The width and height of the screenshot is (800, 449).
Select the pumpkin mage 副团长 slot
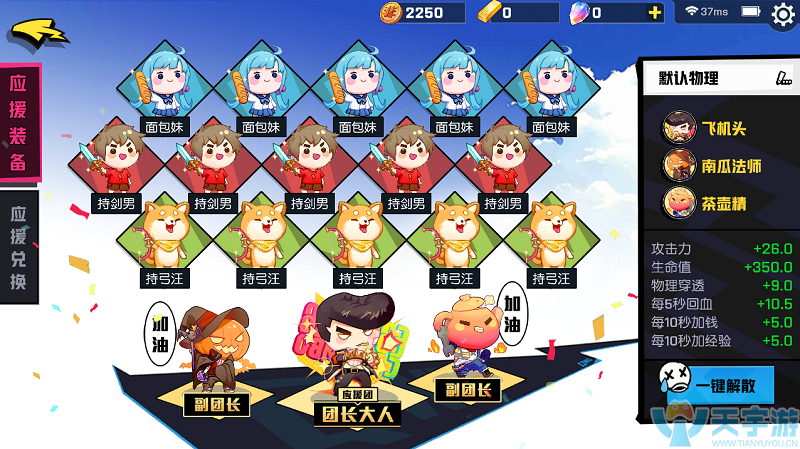215,403
